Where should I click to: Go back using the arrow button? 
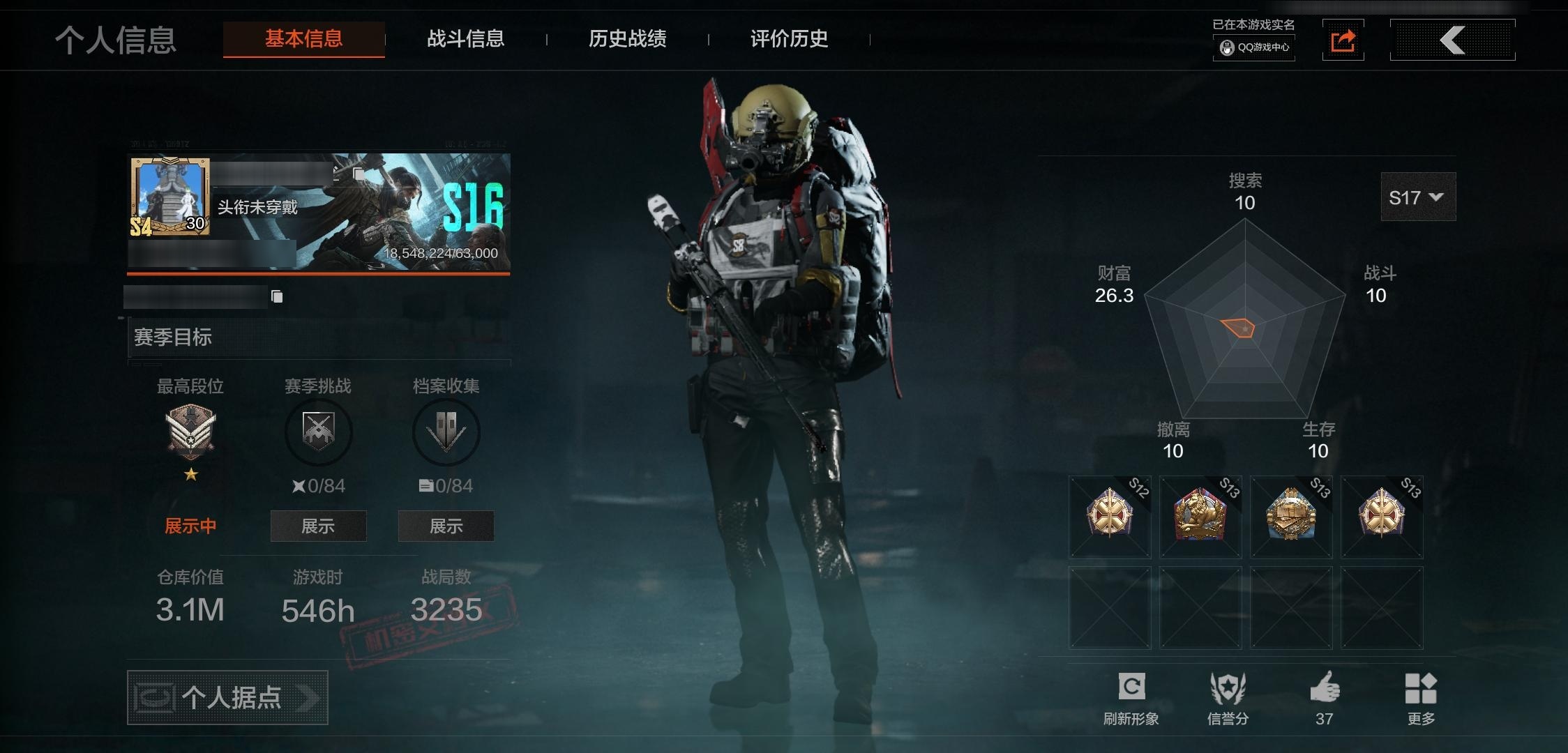point(1452,40)
